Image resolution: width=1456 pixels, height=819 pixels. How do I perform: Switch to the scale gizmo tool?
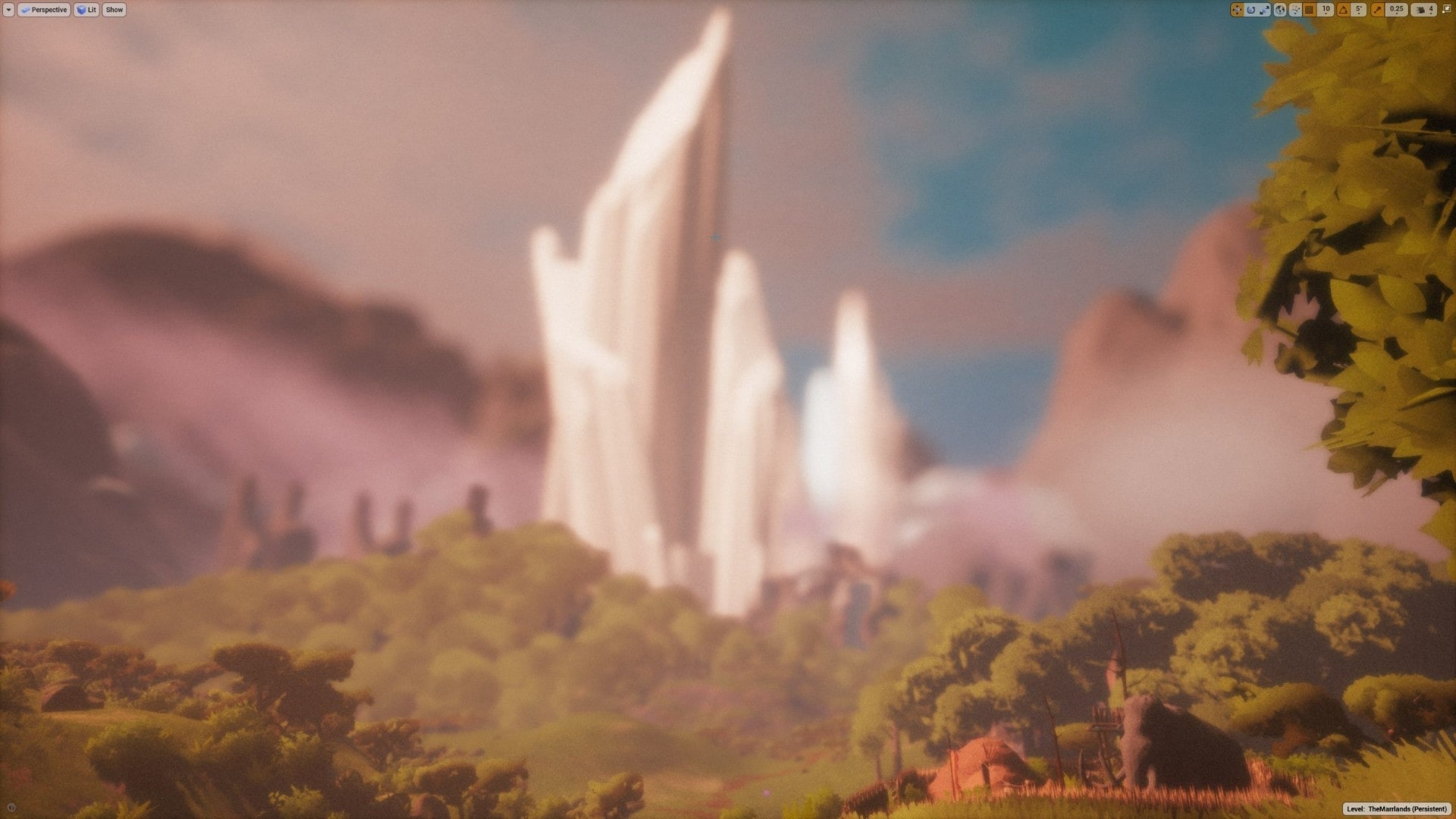point(1264,10)
